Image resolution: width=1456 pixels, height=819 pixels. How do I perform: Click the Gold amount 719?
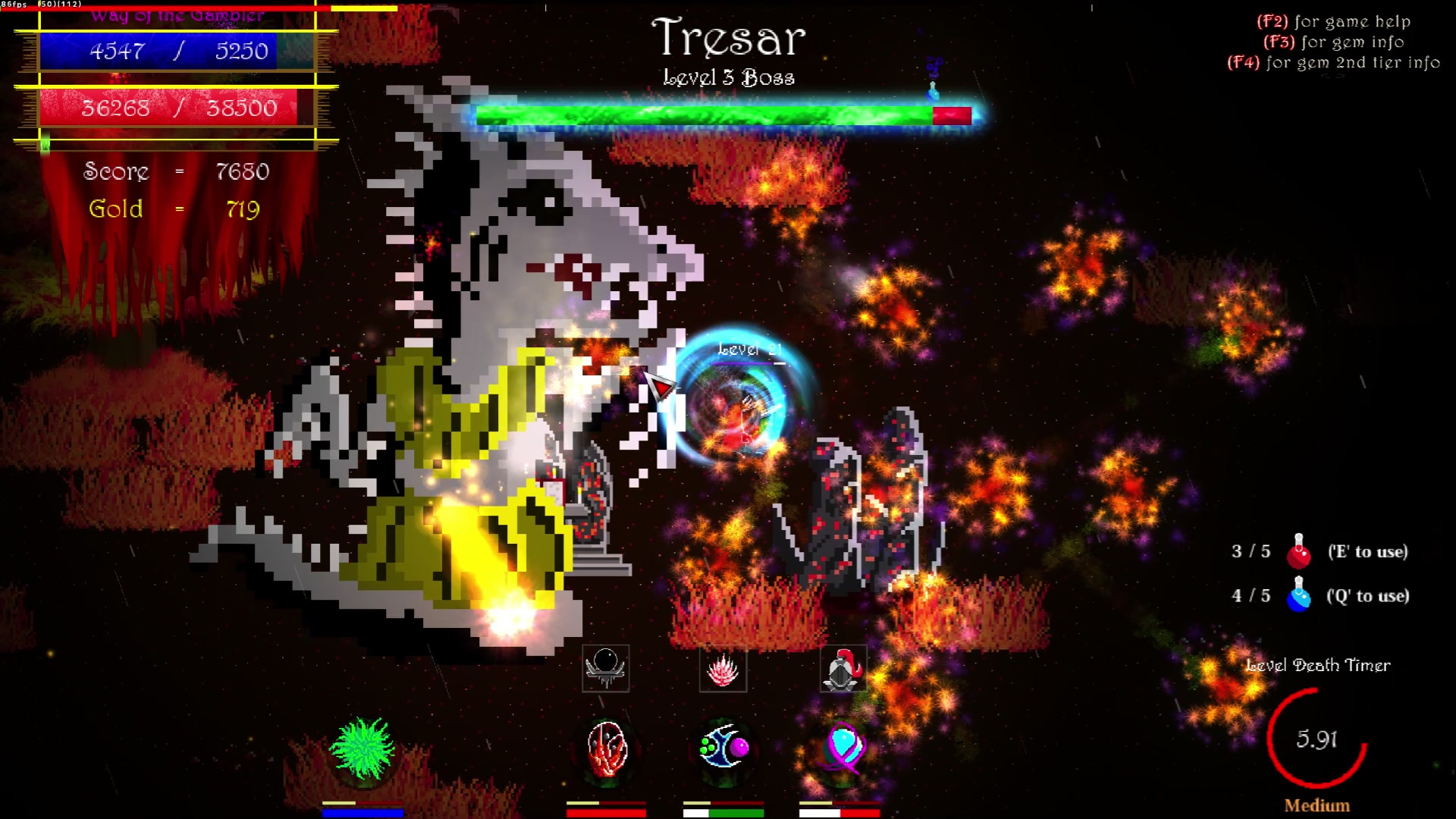(243, 209)
